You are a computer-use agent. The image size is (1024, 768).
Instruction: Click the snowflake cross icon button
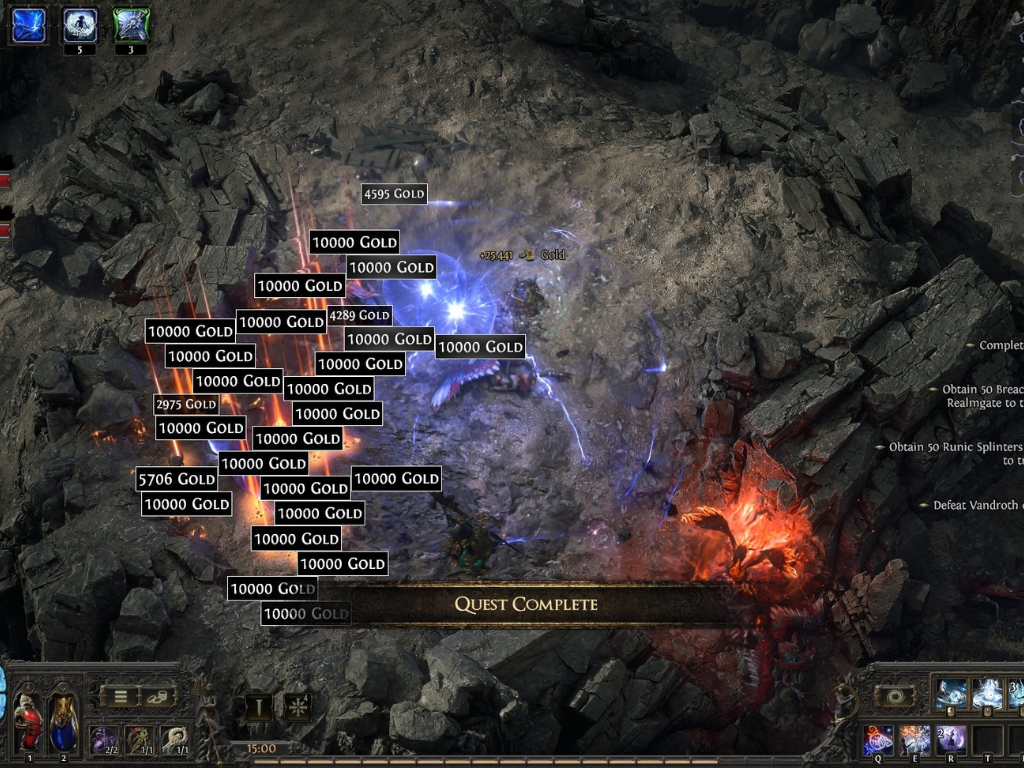coord(297,707)
